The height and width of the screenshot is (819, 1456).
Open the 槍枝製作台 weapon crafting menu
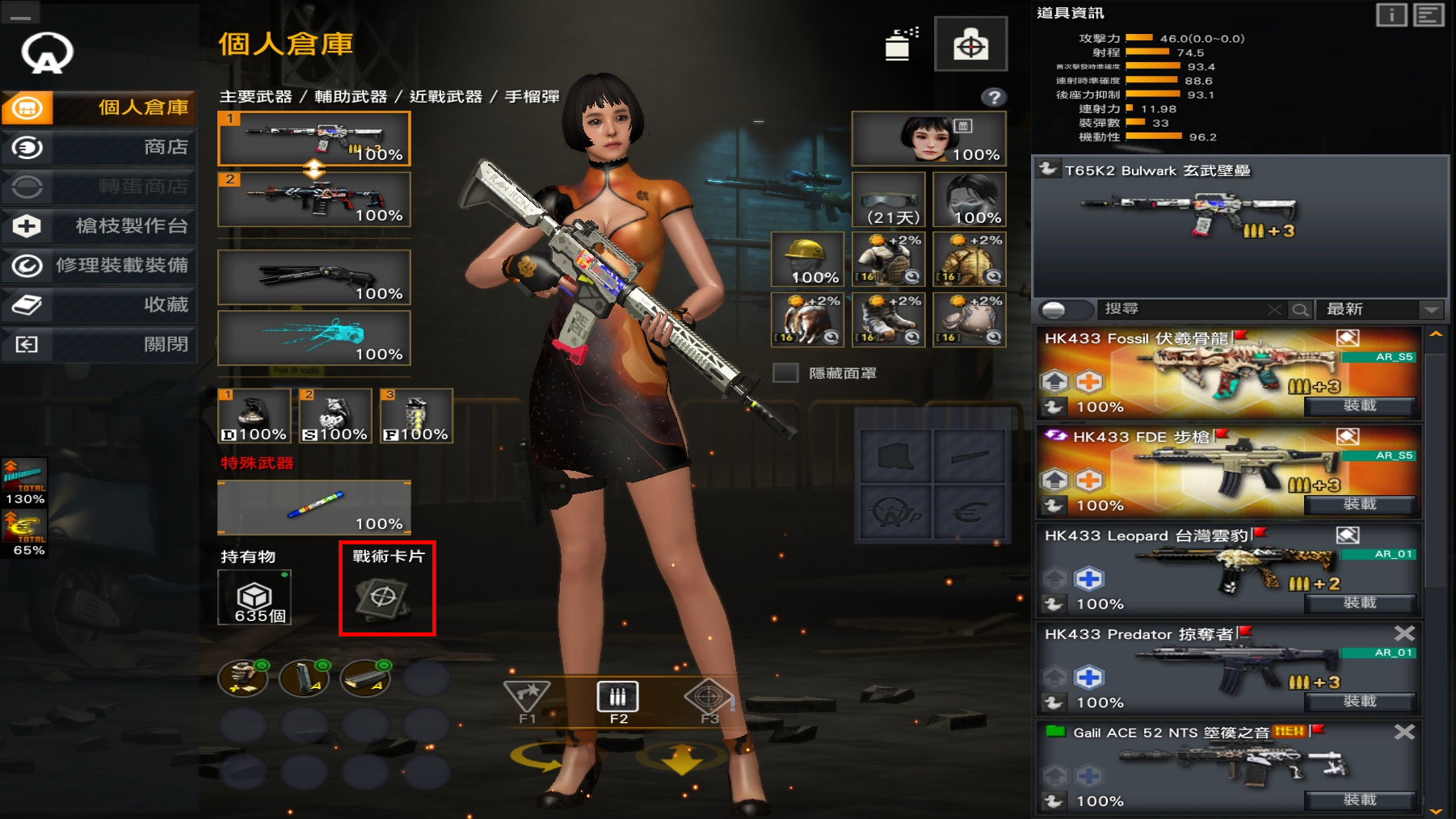[x=100, y=226]
